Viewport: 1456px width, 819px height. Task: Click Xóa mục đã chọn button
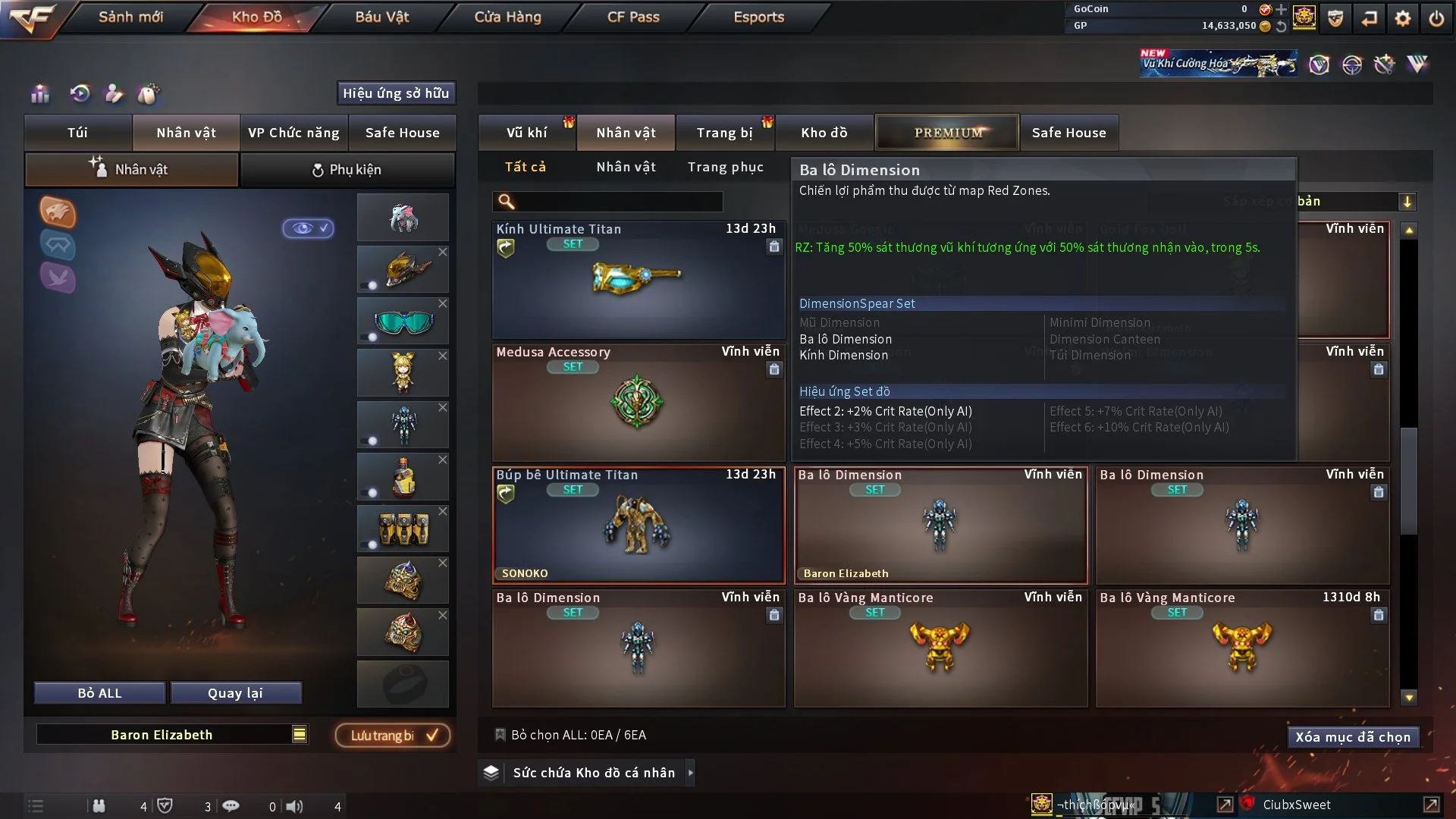coord(1352,737)
